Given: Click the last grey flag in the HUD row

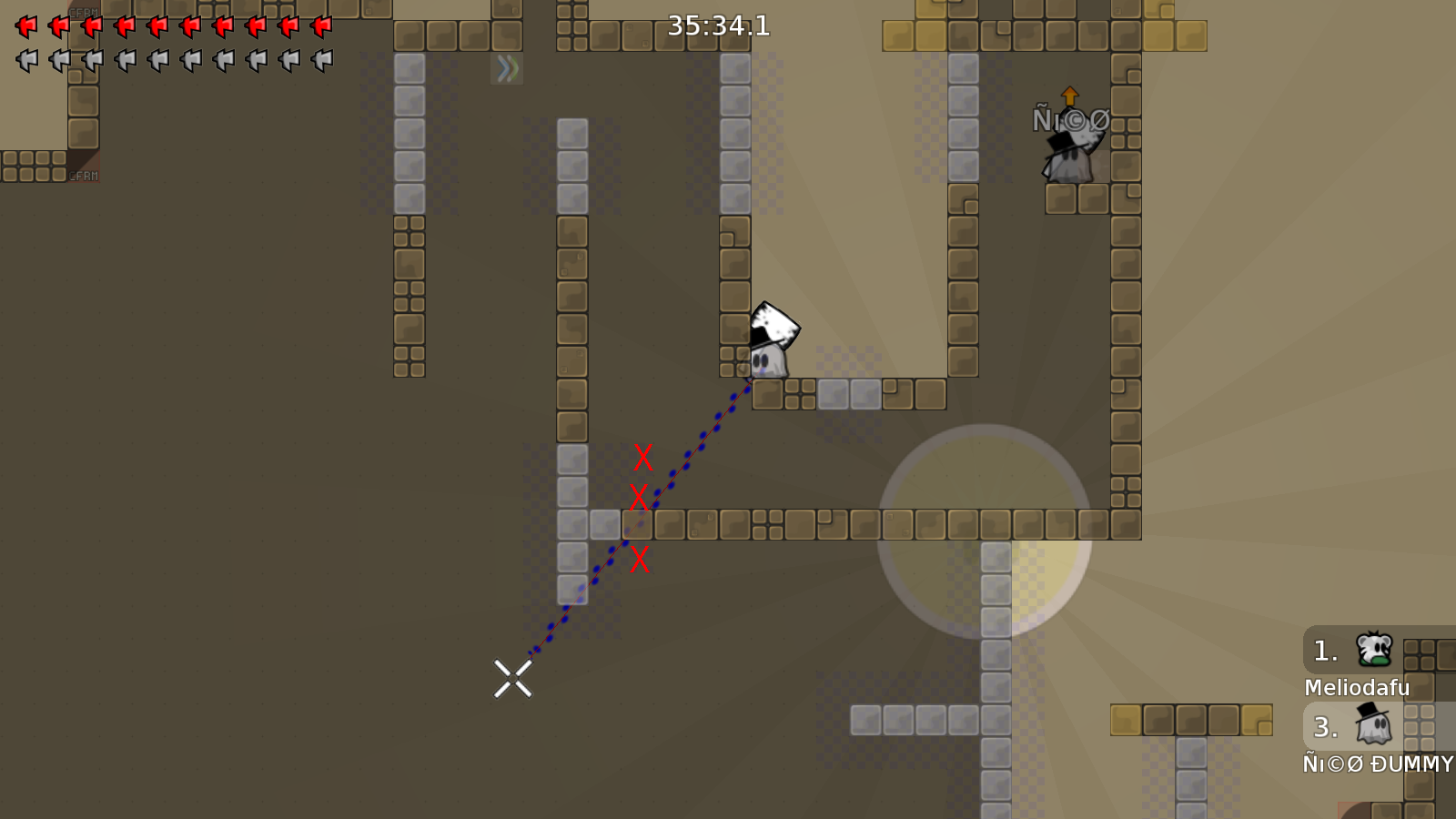Looking at the screenshot, I should (x=319, y=59).
